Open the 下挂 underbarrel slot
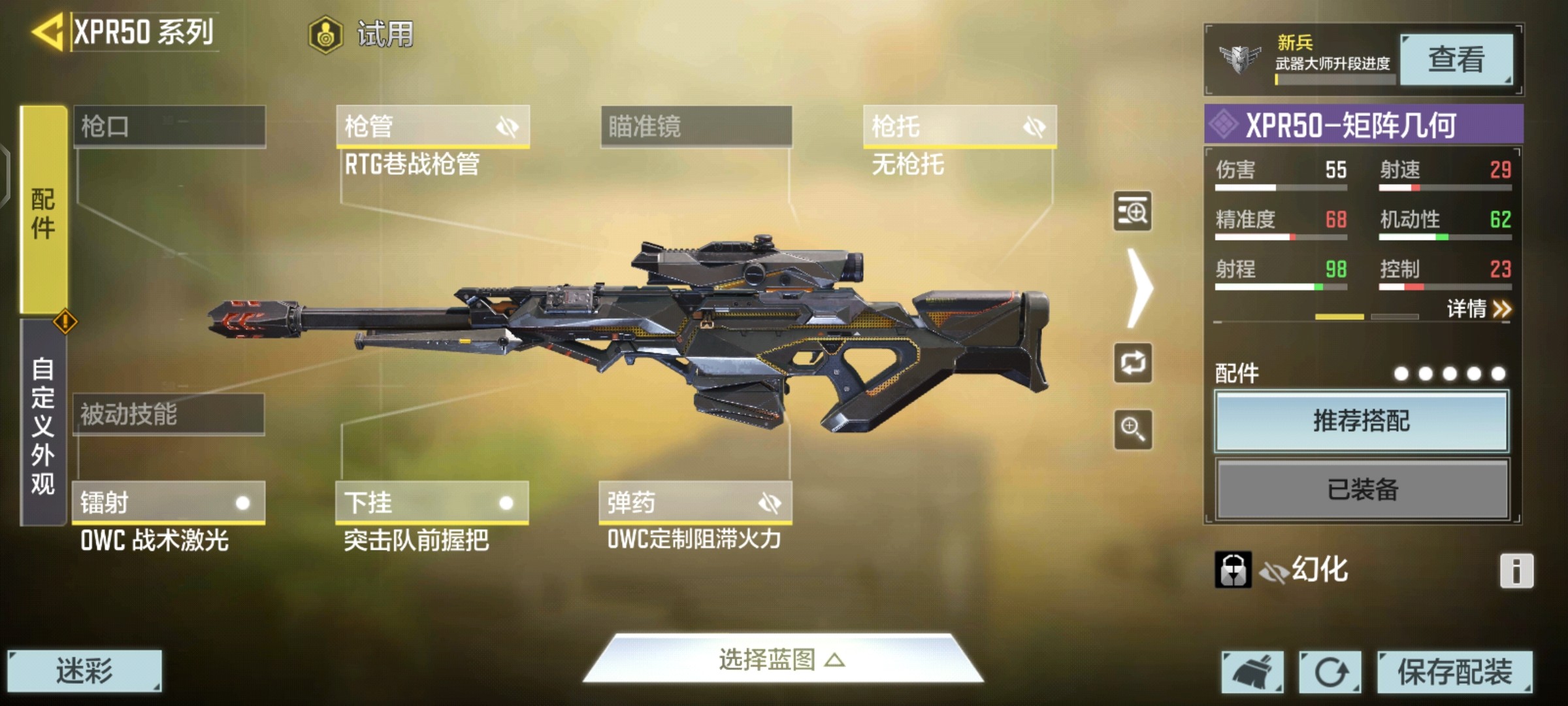 click(432, 503)
